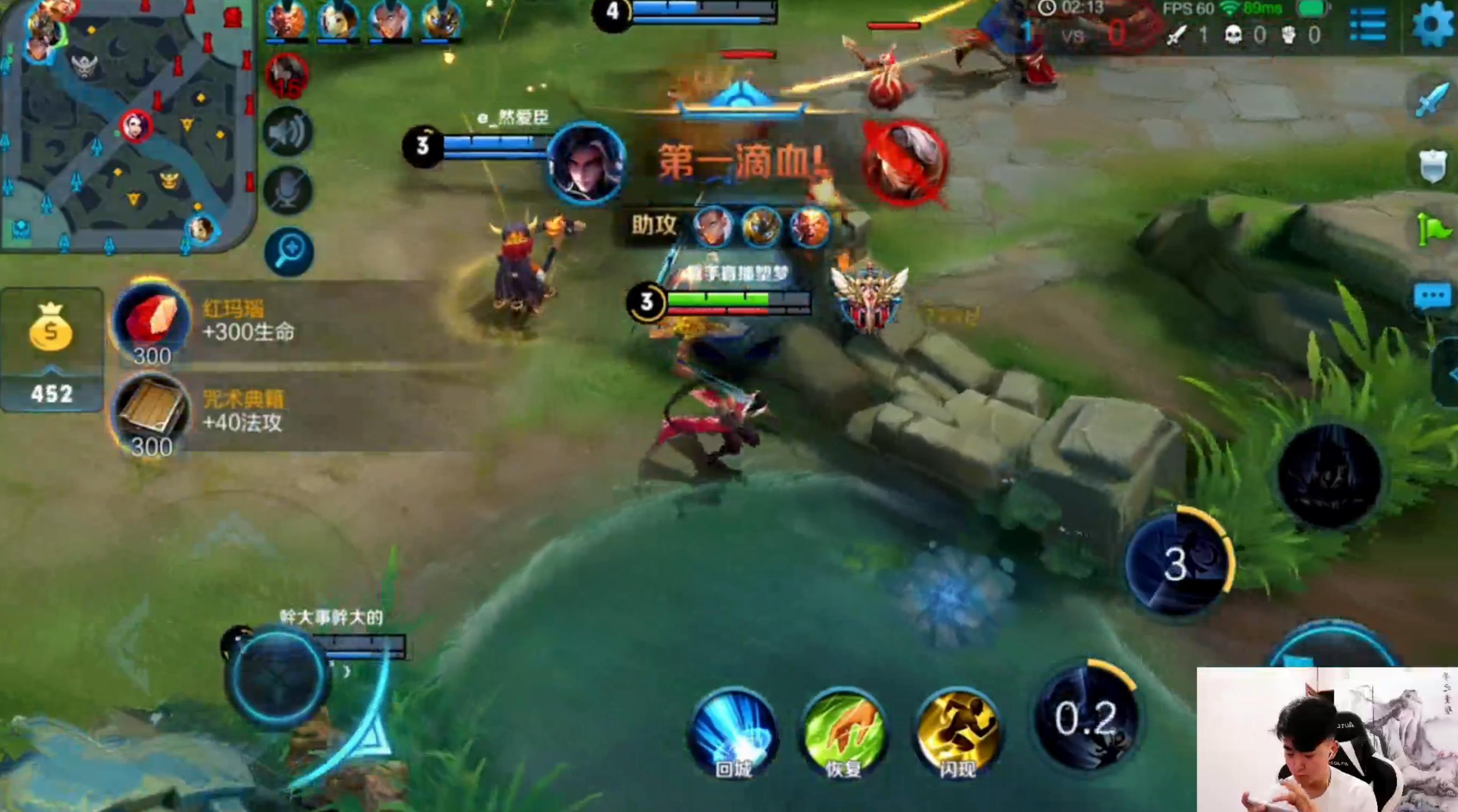Open the scoreboard list icon
The width and height of the screenshot is (1458, 812).
click(1367, 25)
